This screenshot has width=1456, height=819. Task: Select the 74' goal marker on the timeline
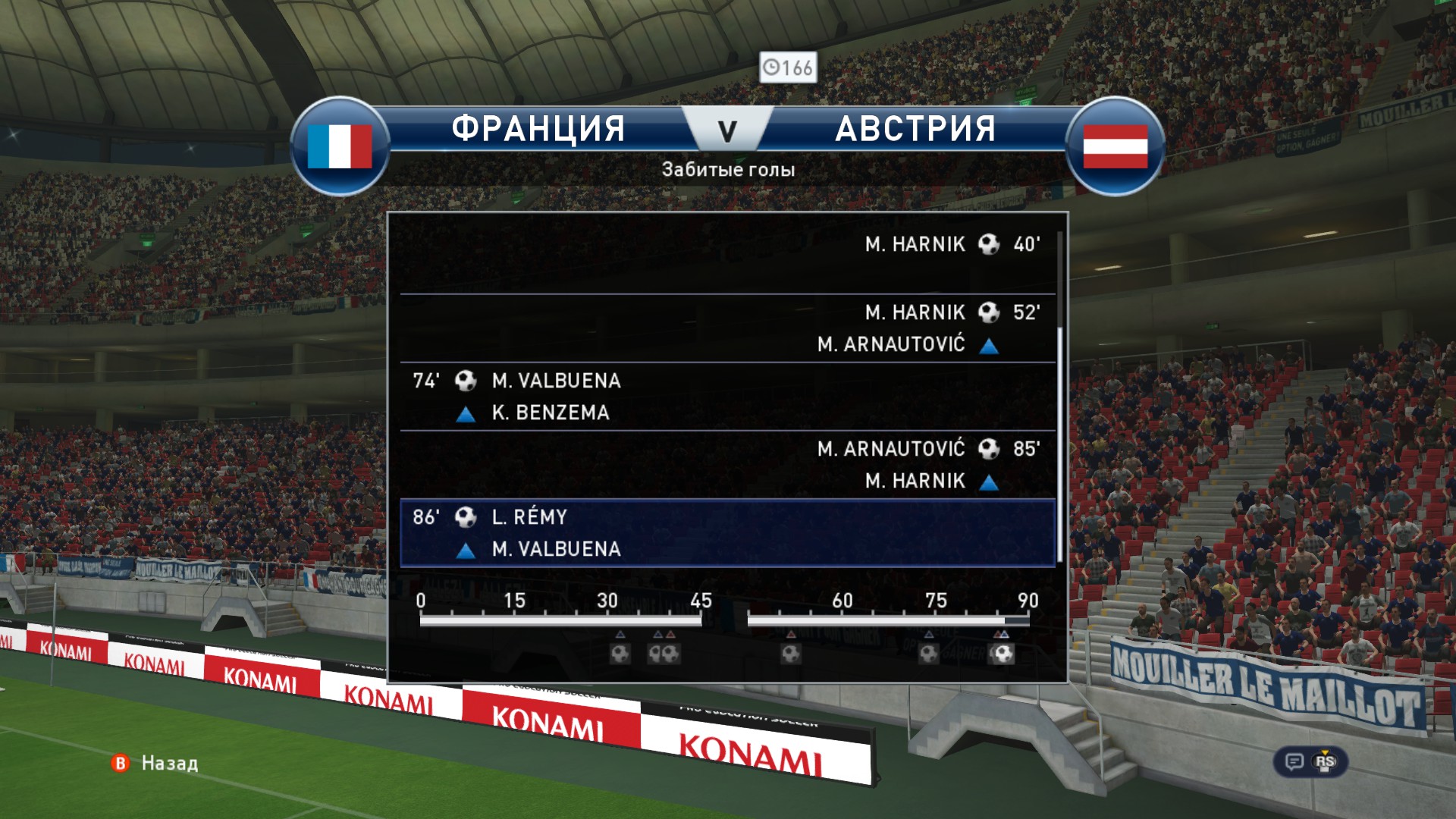pos(929,653)
